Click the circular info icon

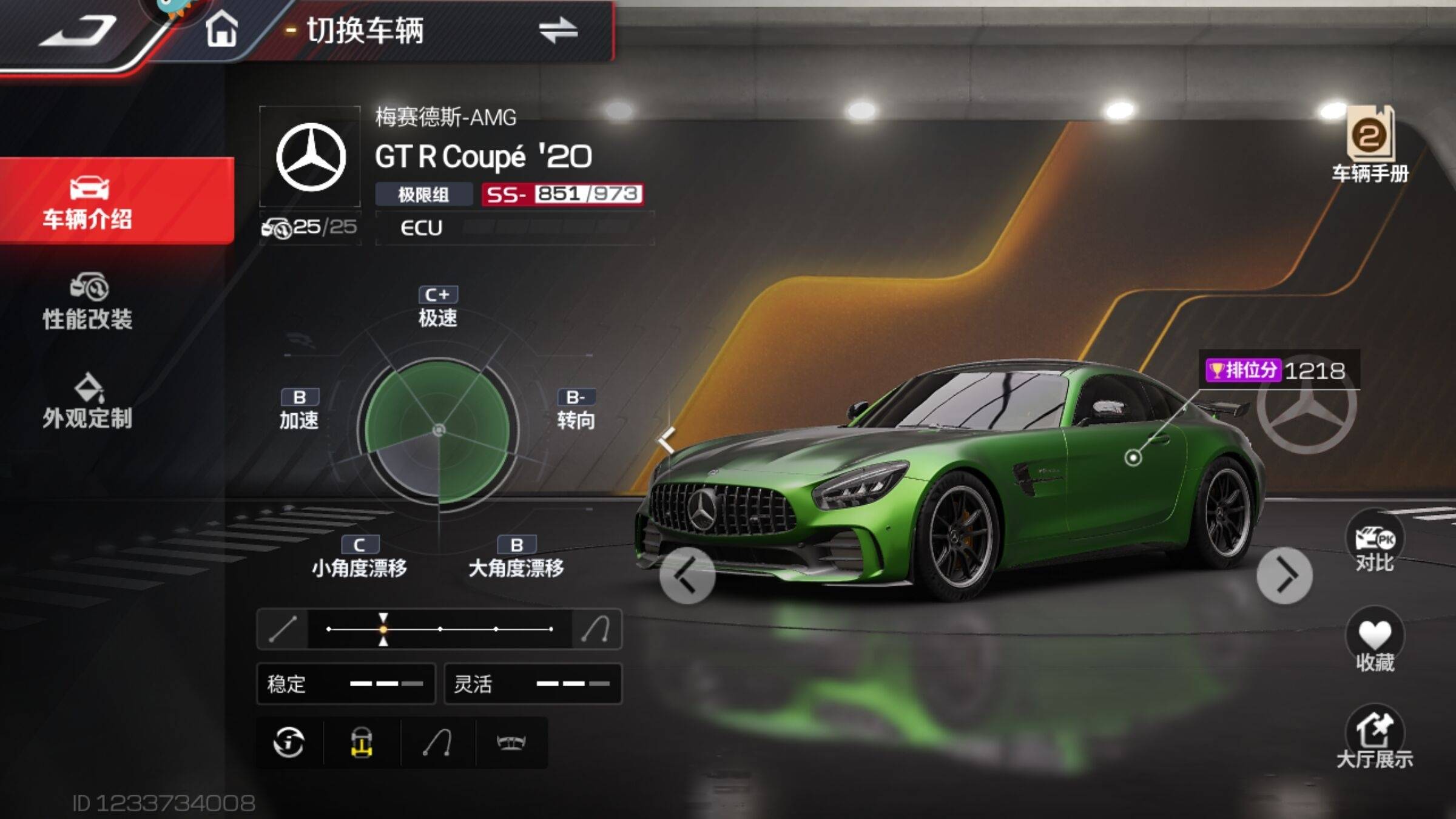tap(289, 742)
